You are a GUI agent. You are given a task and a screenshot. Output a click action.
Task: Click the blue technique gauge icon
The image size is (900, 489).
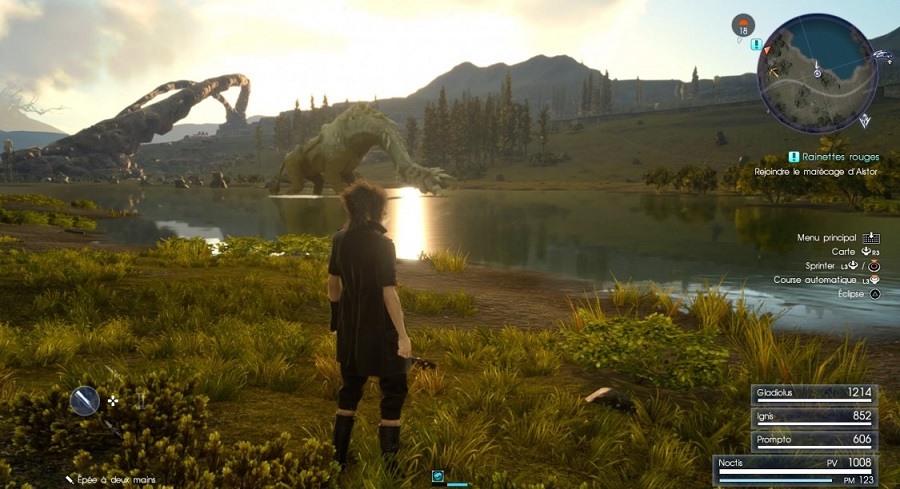click(x=438, y=476)
